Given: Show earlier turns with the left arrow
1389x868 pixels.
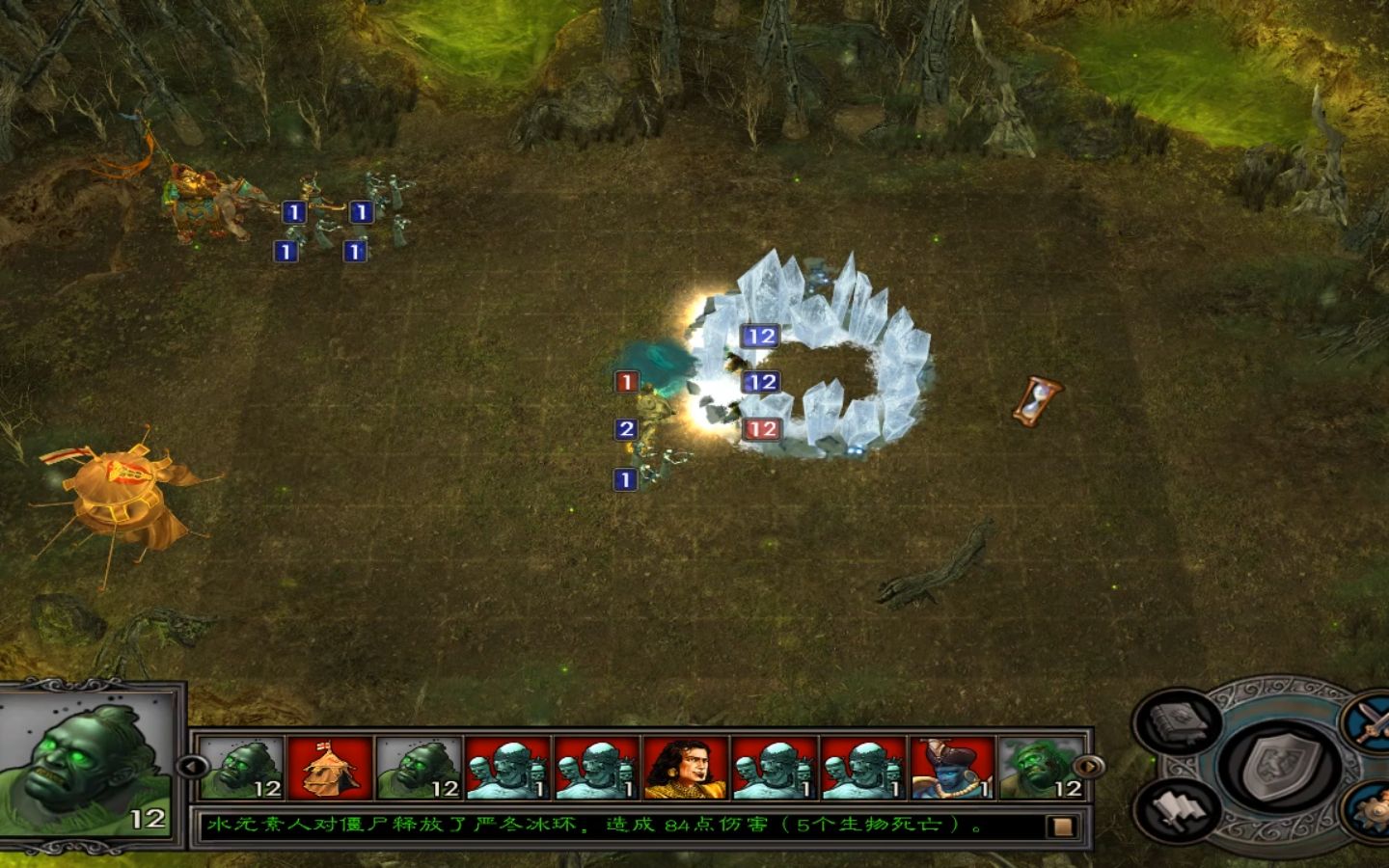Looking at the screenshot, I should pos(190,767).
